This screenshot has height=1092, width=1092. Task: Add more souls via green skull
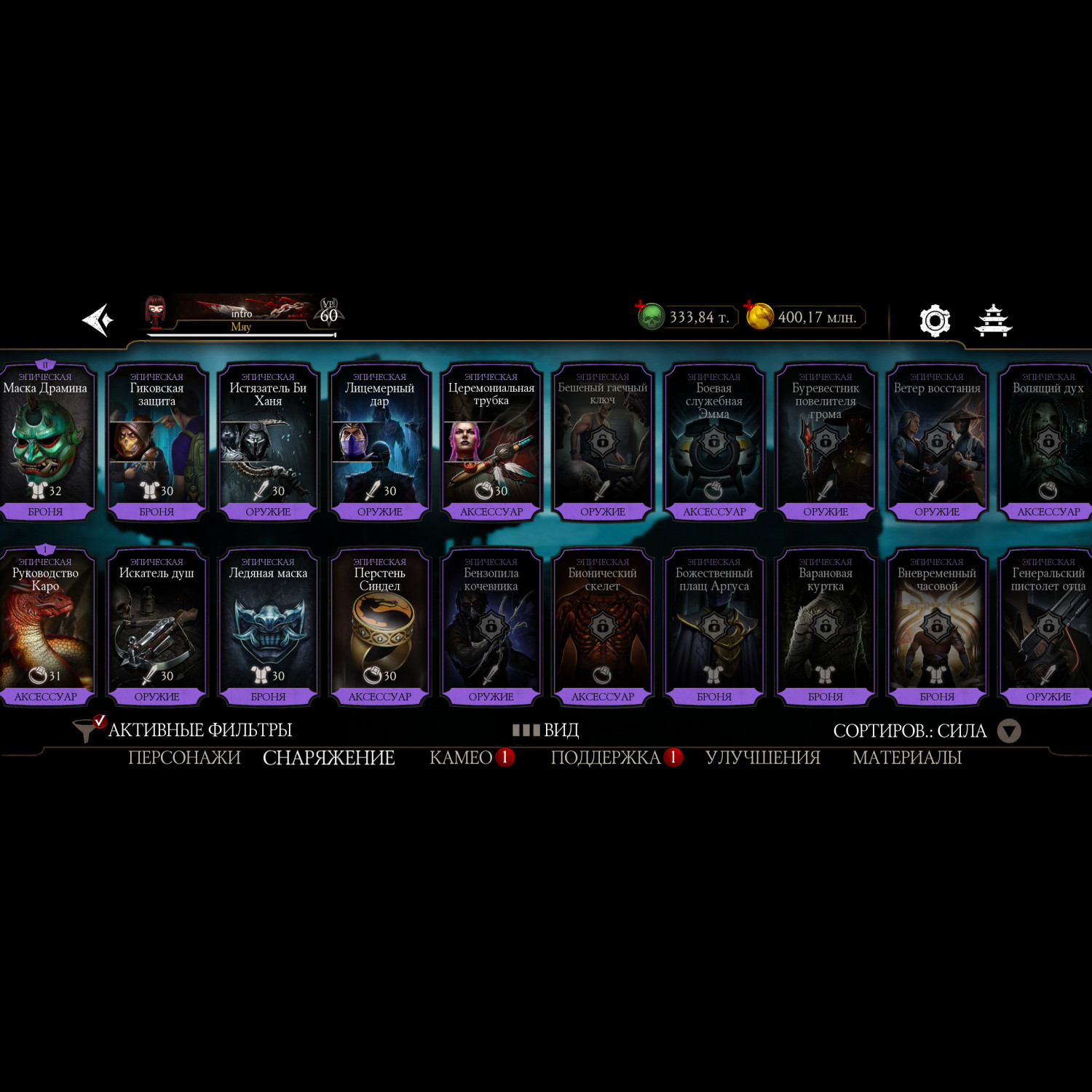(650, 316)
